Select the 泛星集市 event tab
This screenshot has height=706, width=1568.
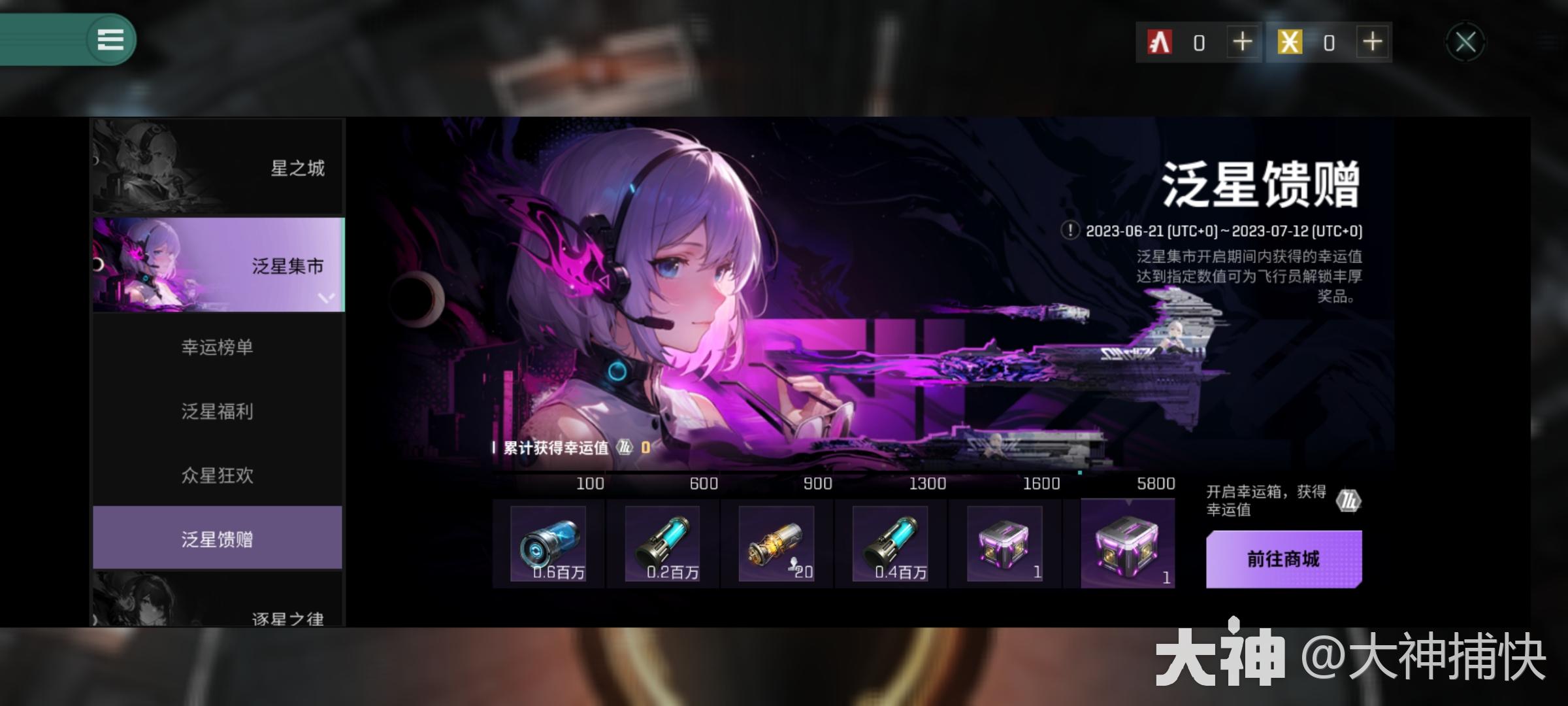(x=218, y=265)
